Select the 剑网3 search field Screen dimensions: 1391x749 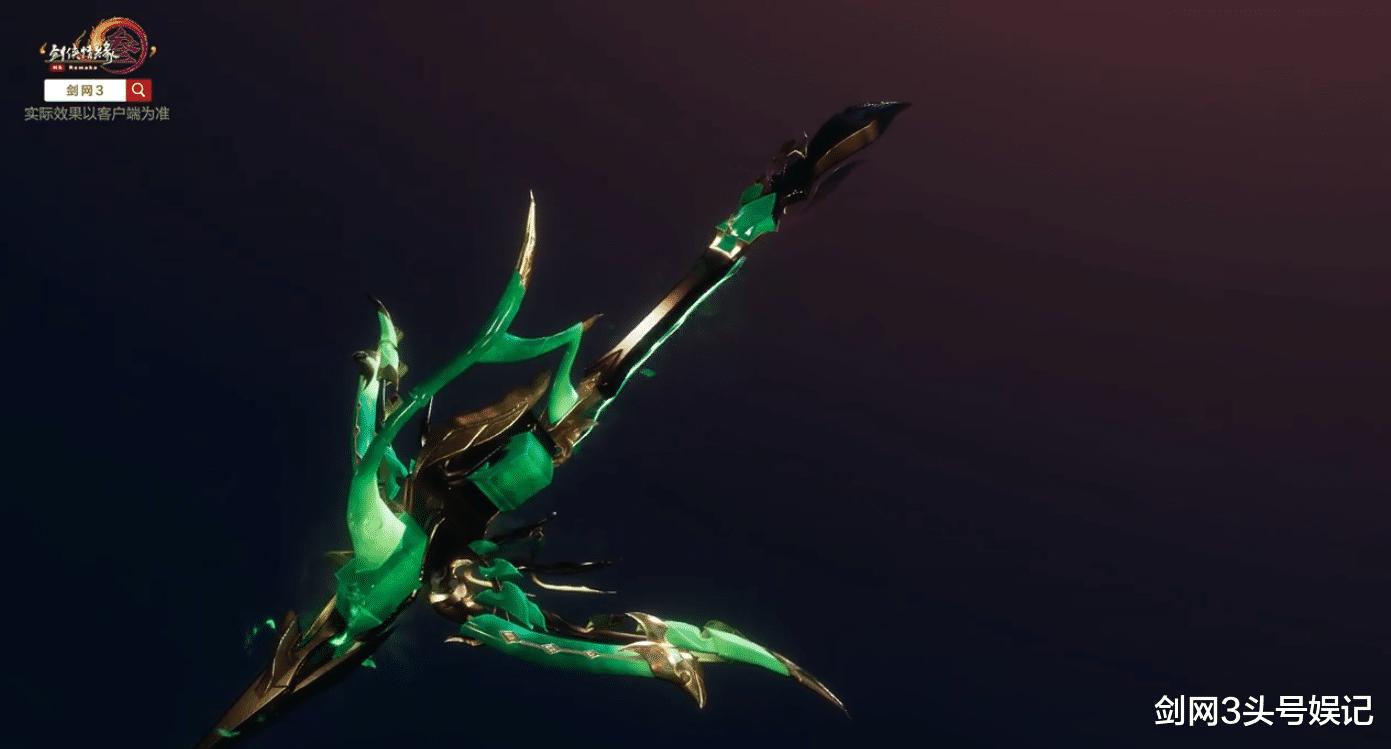[85, 90]
